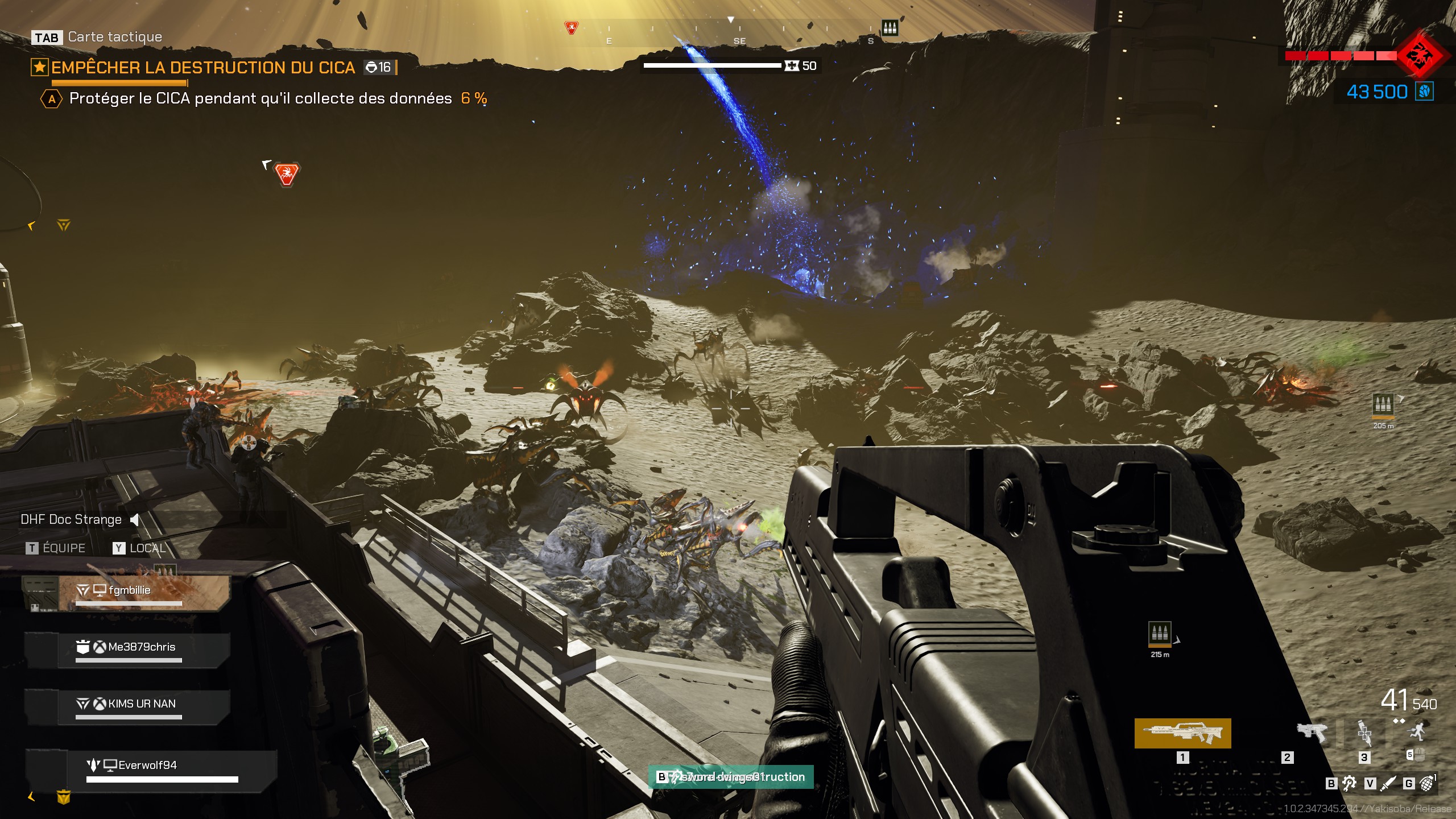Select the medical stim in slot 3
1456x819 pixels.
(x=1364, y=733)
